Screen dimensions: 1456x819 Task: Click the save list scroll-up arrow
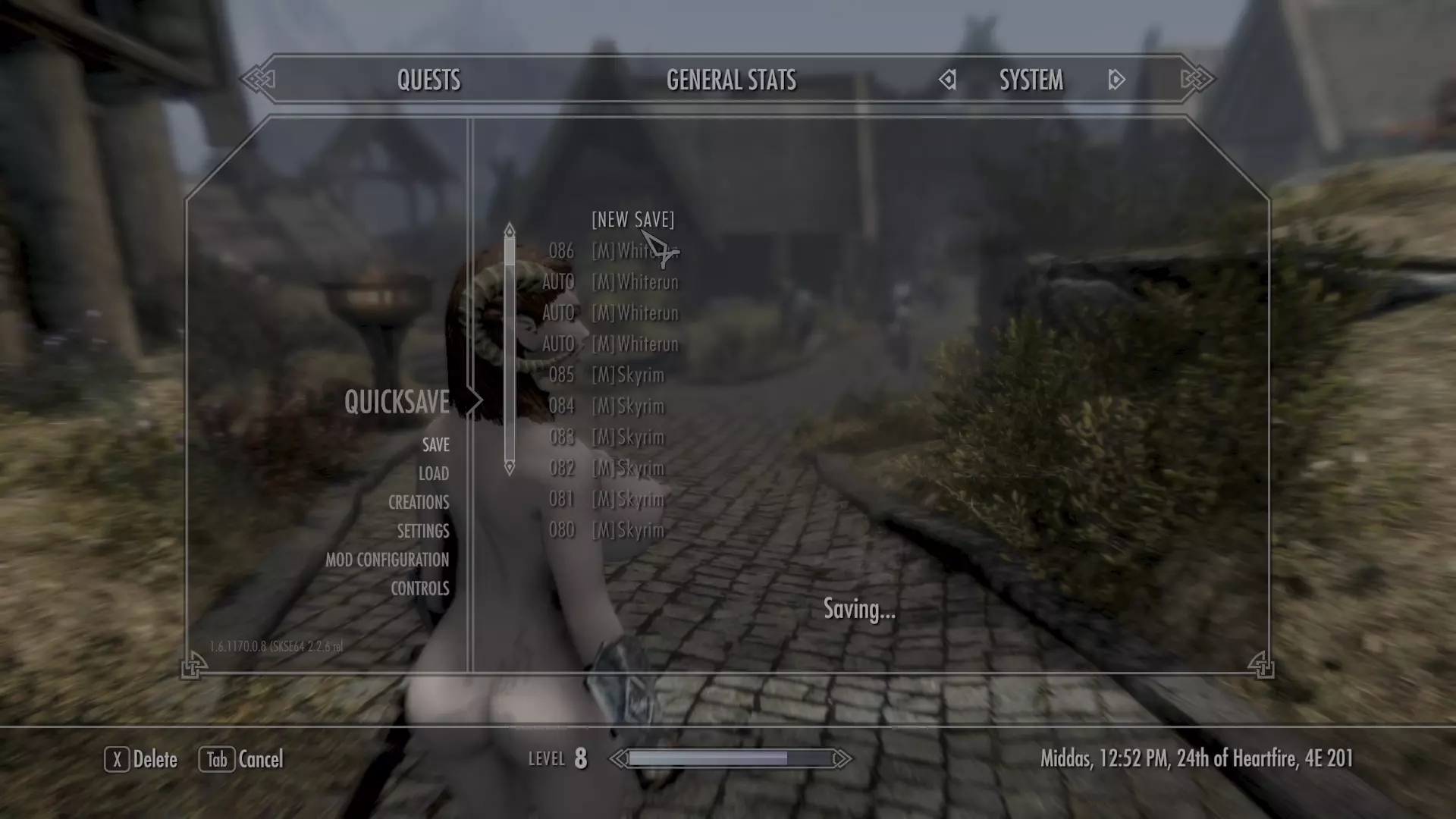[510, 230]
